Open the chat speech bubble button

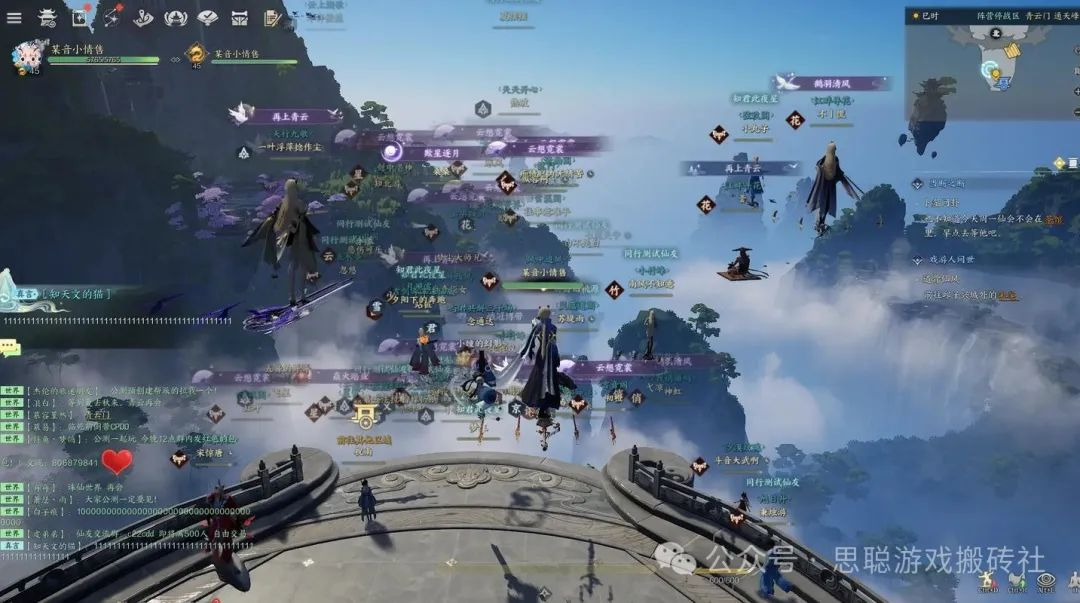pyautogui.click(x=11, y=348)
